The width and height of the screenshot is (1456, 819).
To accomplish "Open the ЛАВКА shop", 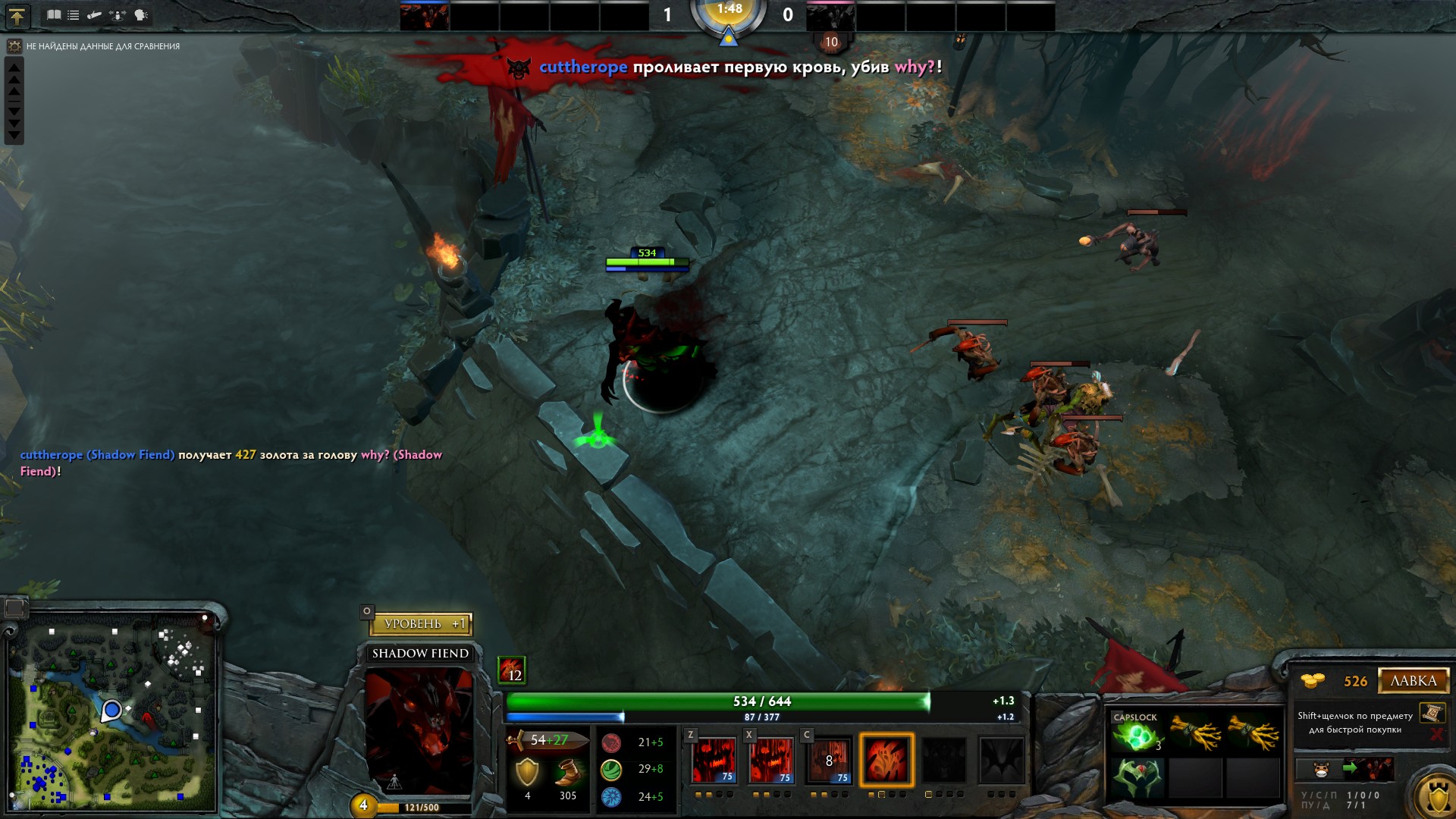I will tap(1413, 681).
